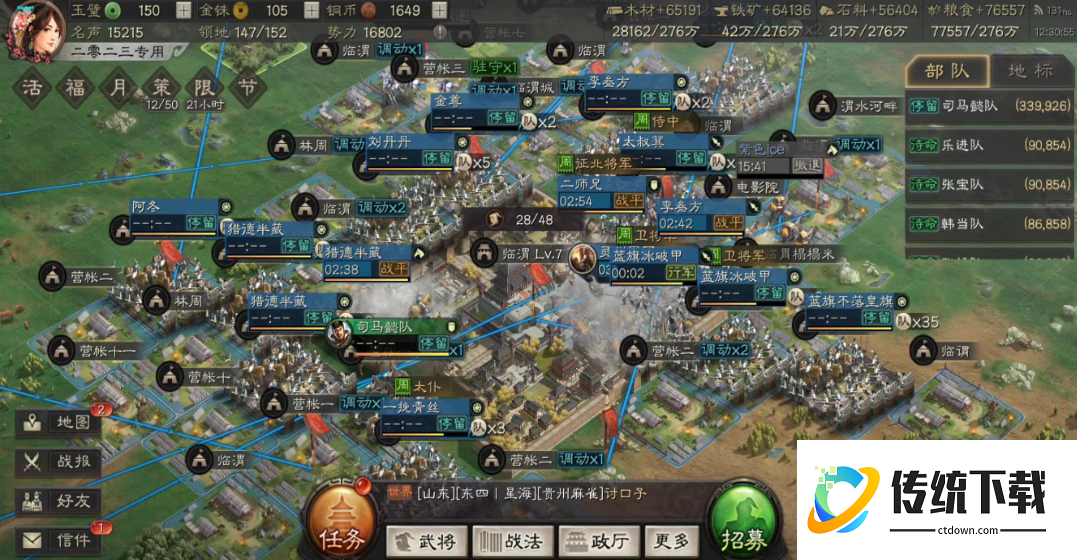Show the 更多 more options menu
Viewport: 1077px width, 560px height.
click(x=670, y=541)
